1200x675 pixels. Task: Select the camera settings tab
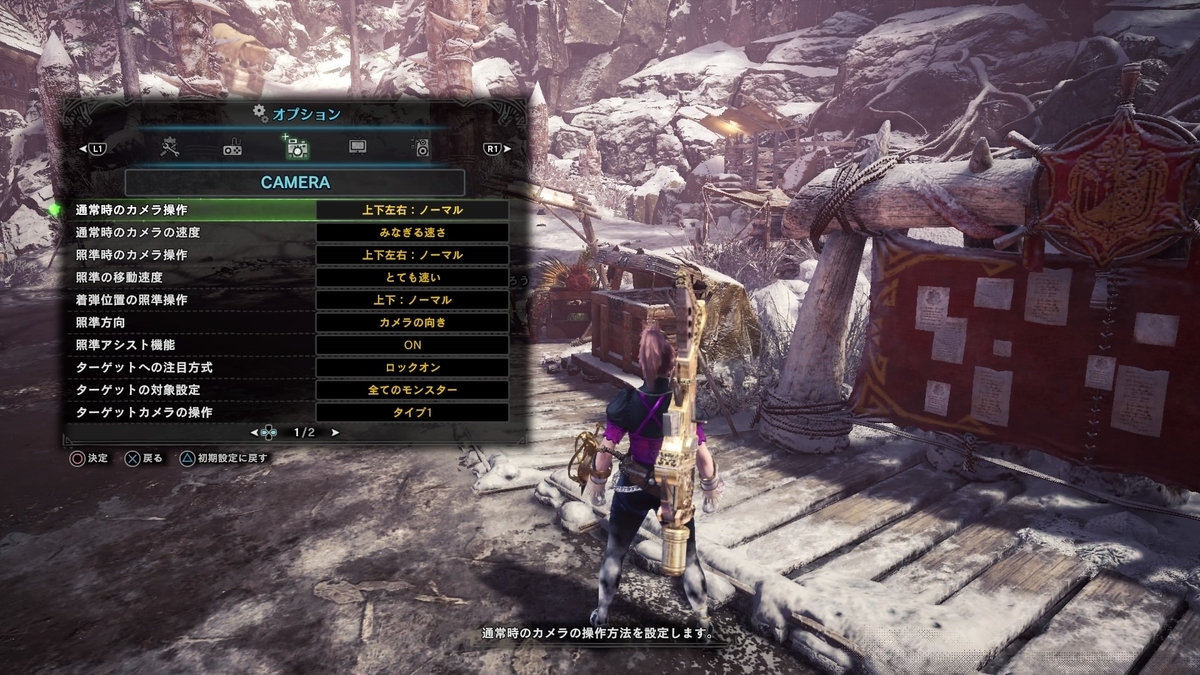tap(296, 148)
